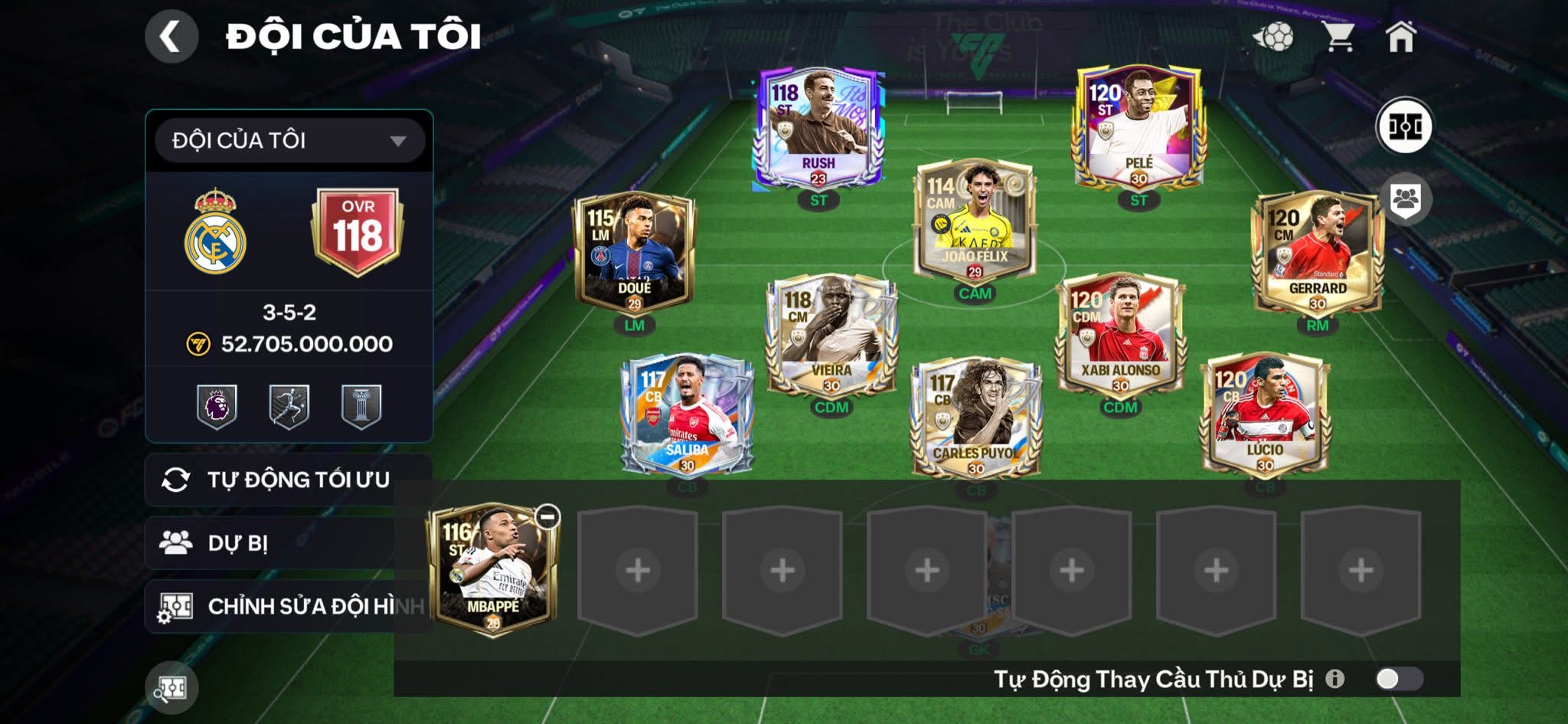Open the squad members icon below the pitch icon
This screenshot has width=1568, height=724.
tap(1408, 198)
